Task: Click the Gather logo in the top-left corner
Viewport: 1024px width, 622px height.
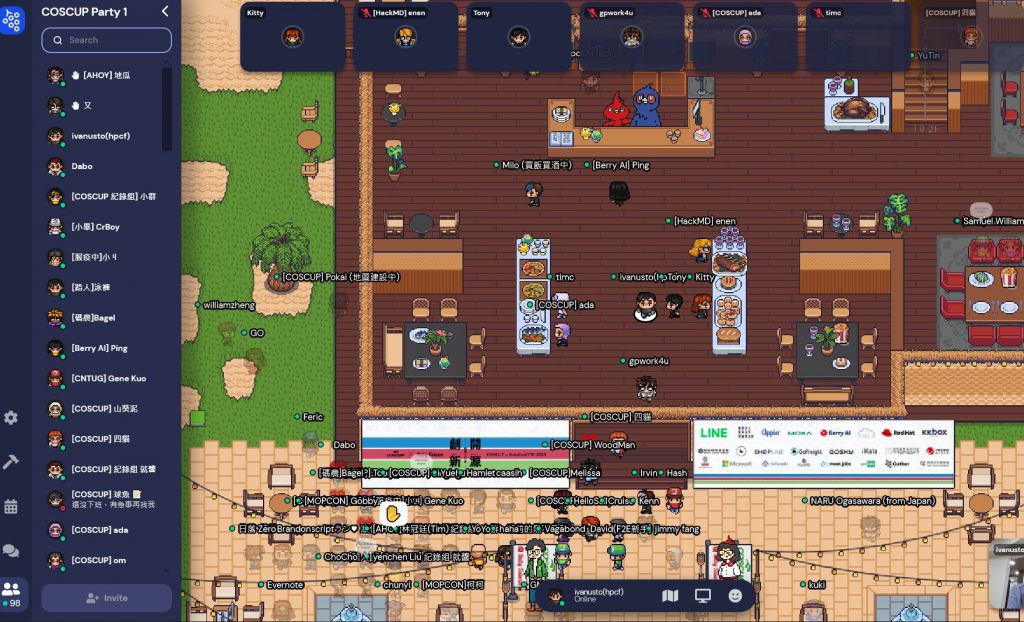Action: (x=12, y=20)
